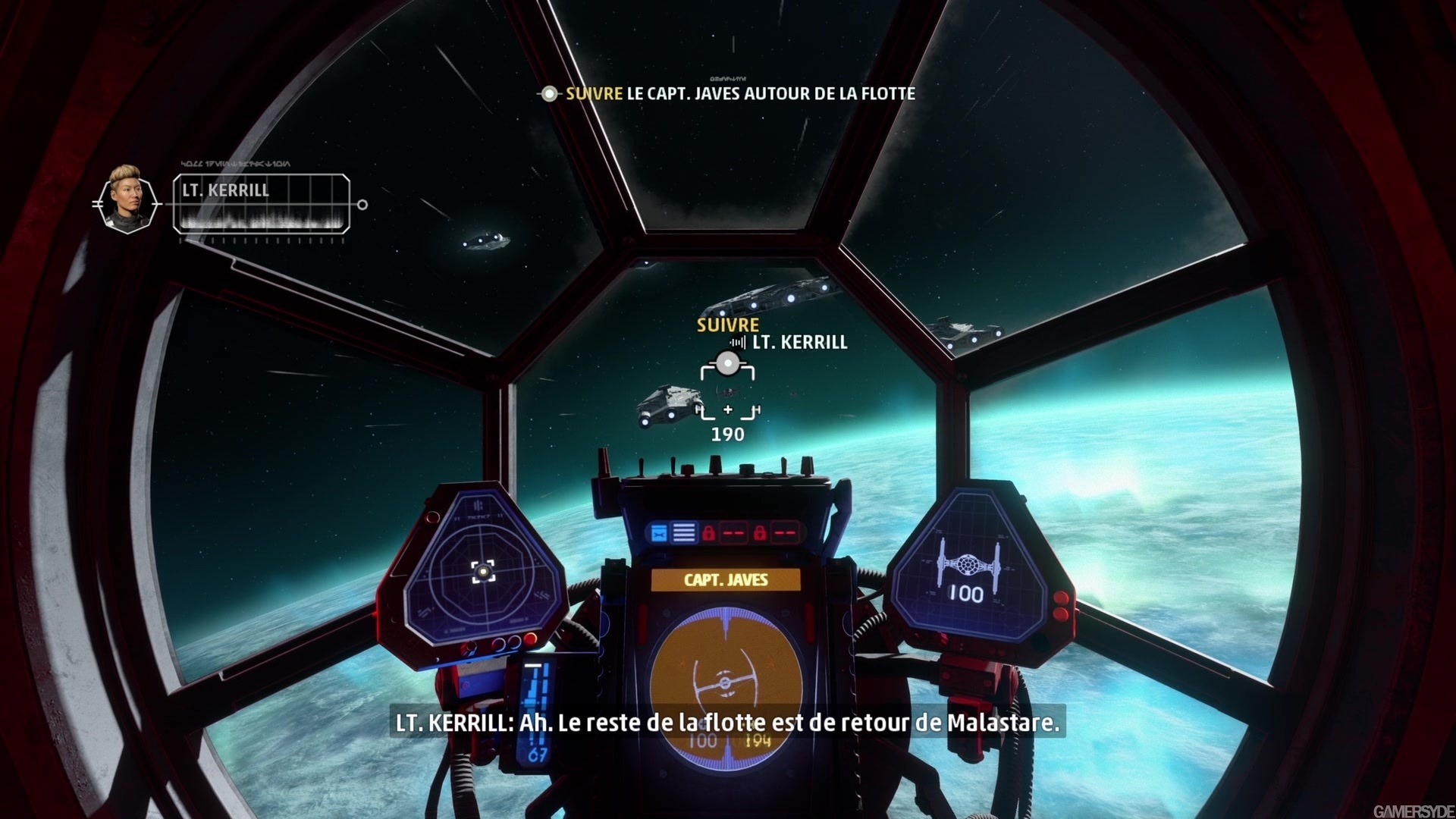1456x819 pixels.
Task: Click the right red padlock indicator
Action: point(761,532)
